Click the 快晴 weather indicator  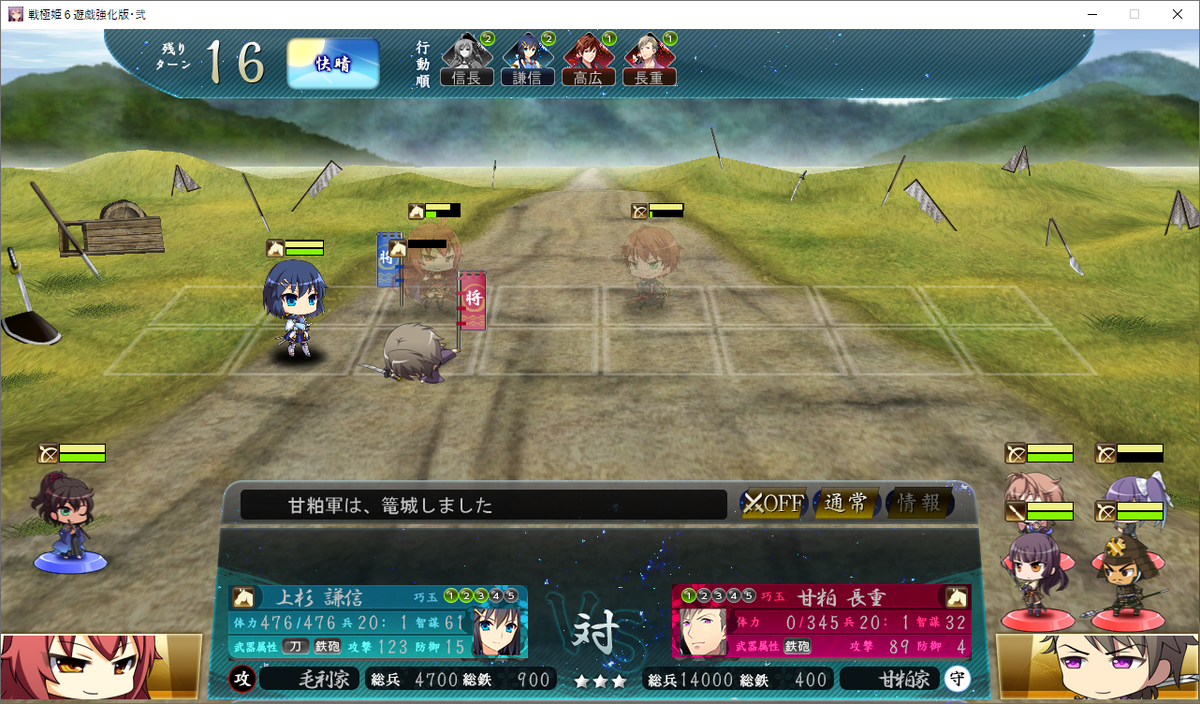click(333, 63)
